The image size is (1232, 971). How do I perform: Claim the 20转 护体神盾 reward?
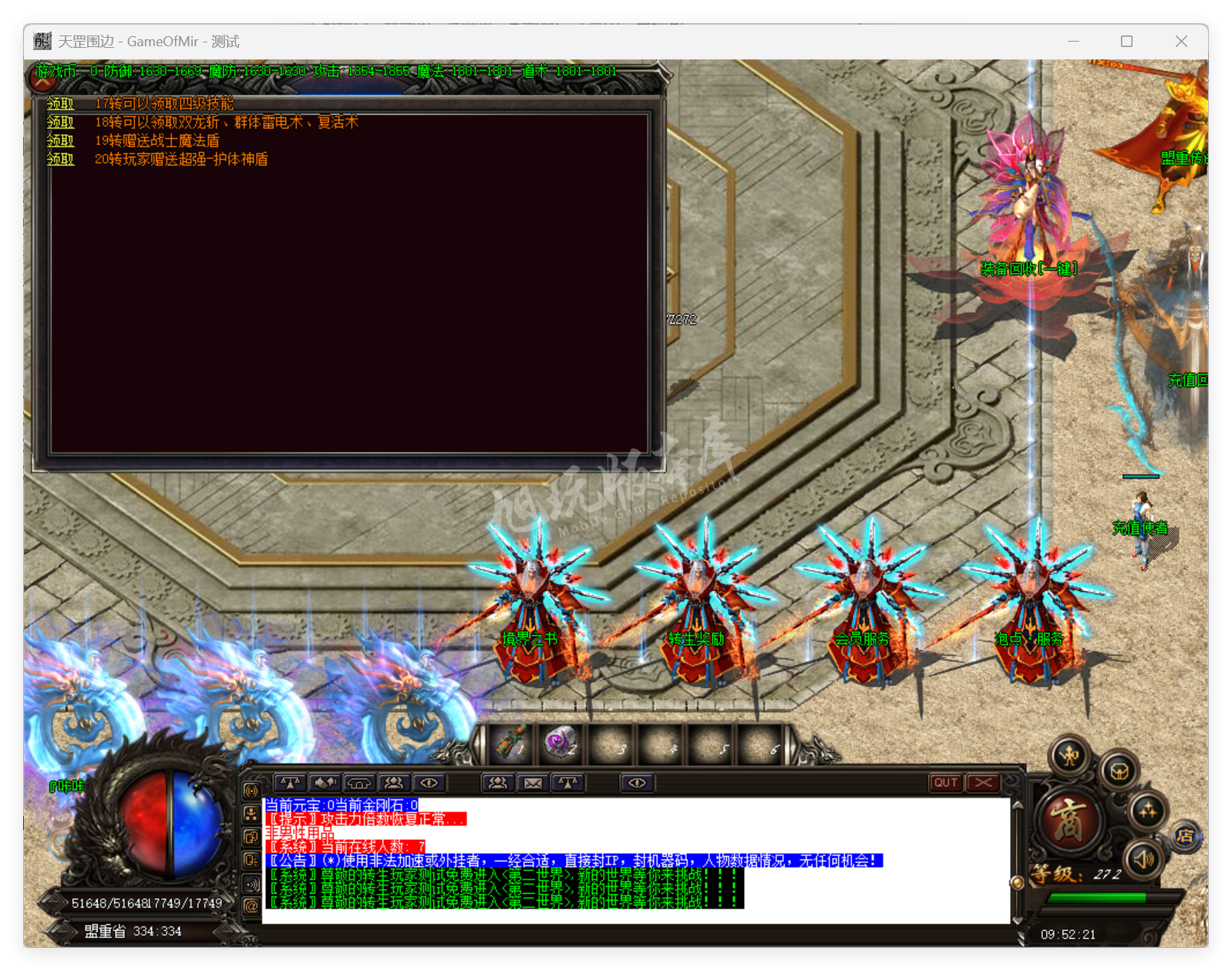(60, 160)
